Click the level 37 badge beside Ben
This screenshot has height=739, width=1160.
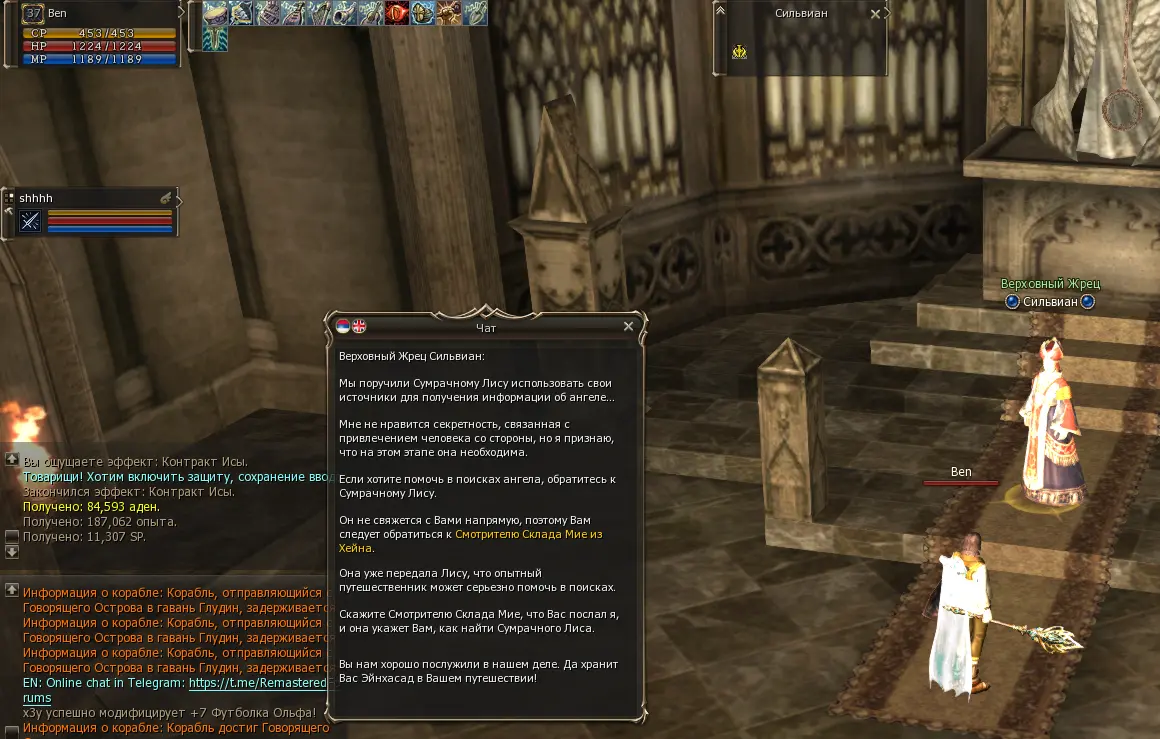(x=32, y=14)
